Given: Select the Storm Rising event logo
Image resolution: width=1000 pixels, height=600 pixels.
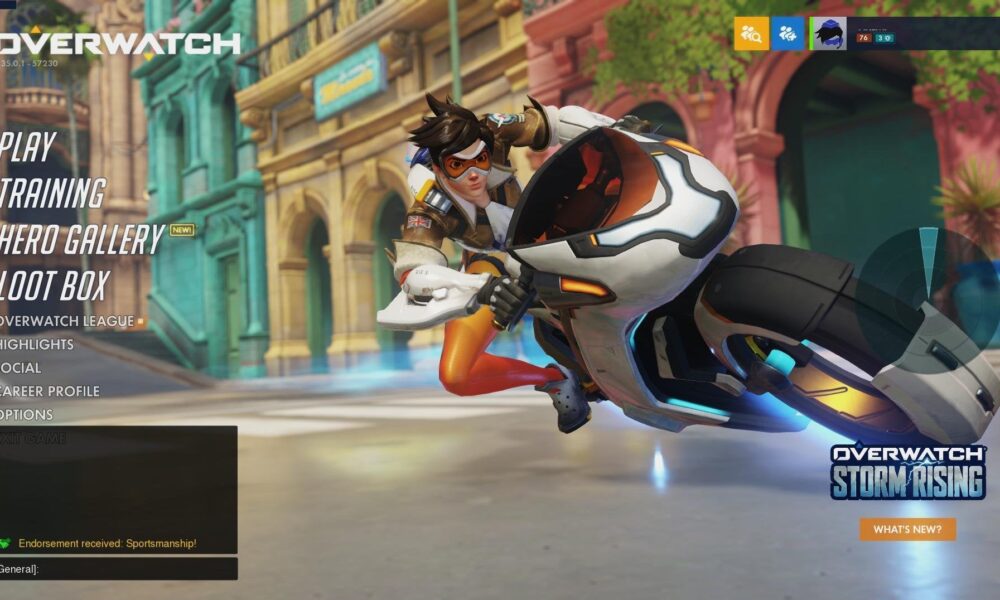Looking at the screenshot, I should (907, 472).
